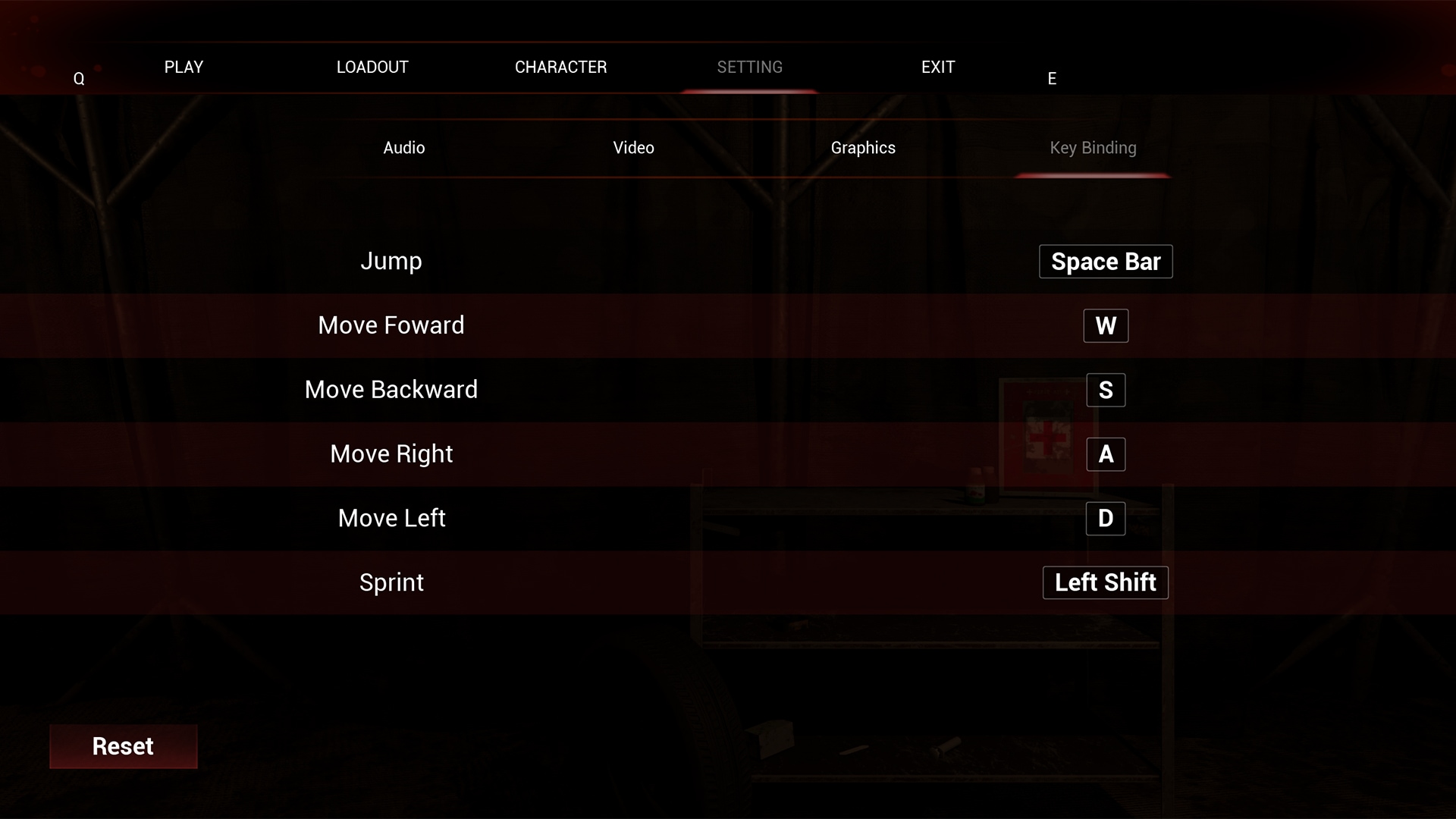Switch to the Video settings tab
The width and height of the screenshot is (1456, 819).
tap(633, 148)
